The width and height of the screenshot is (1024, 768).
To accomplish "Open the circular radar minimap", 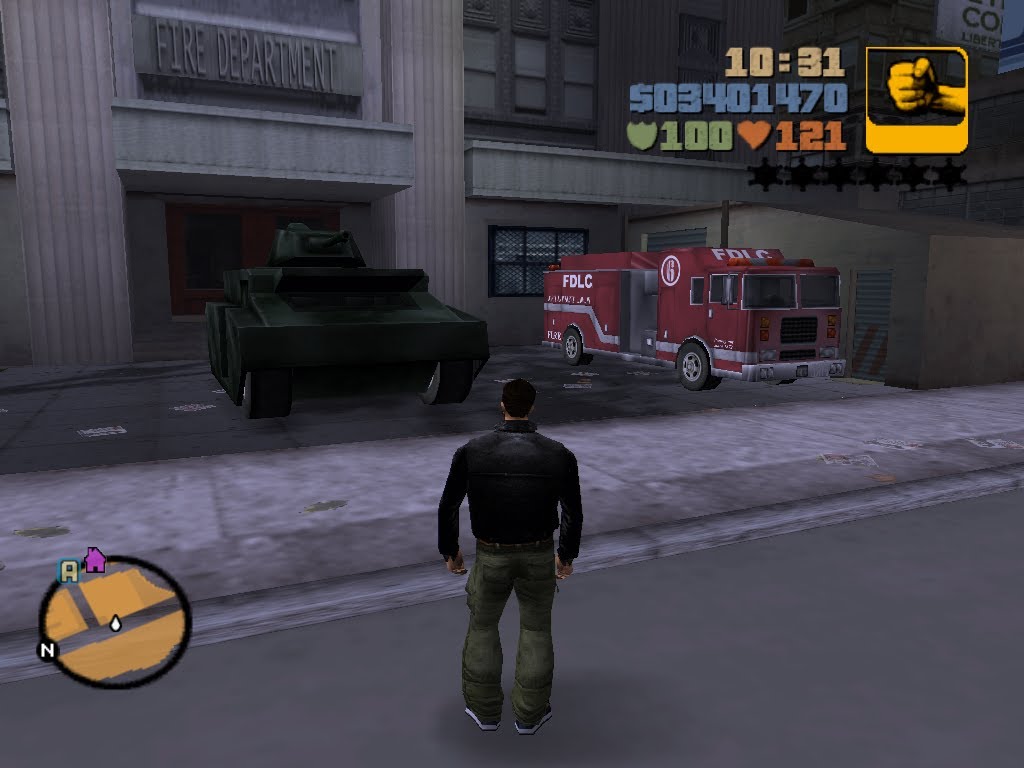I will click(x=115, y=621).
